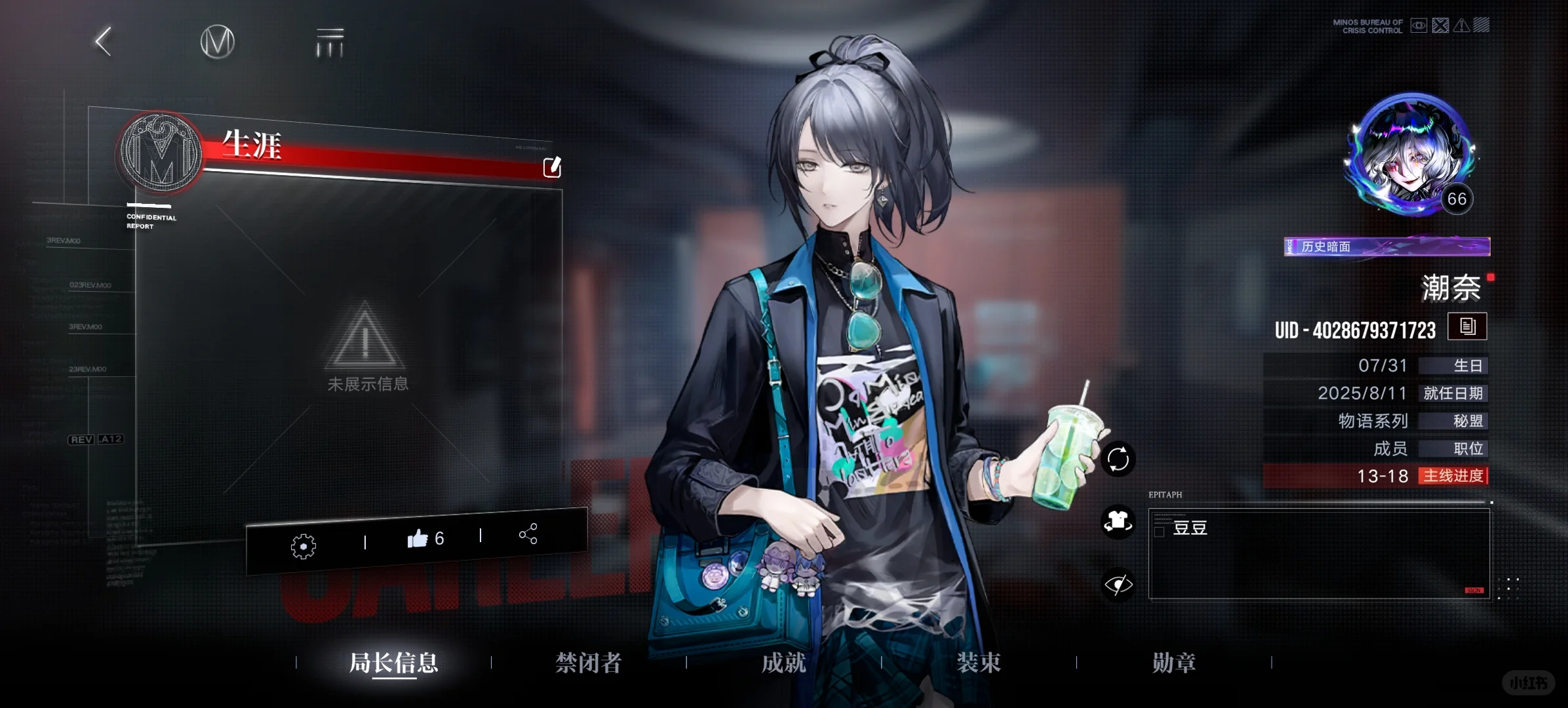Screen dimensions: 1568x708
Task: Open the M emblem home menu
Action: pyautogui.click(x=217, y=42)
